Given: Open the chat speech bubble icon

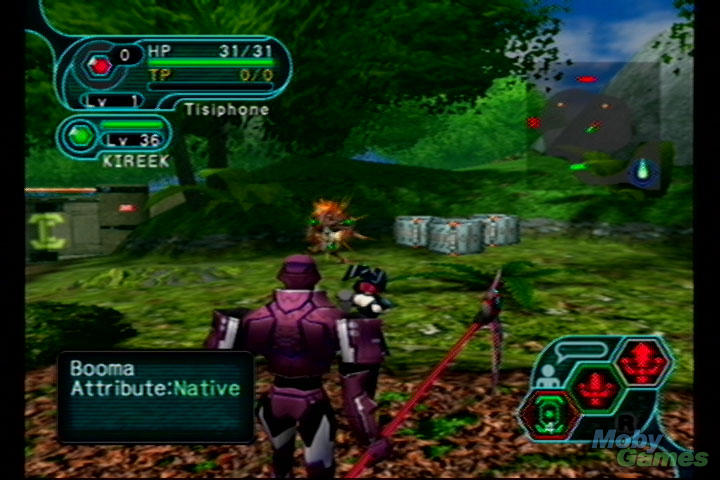Looking at the screenshot, I should 583,351.
